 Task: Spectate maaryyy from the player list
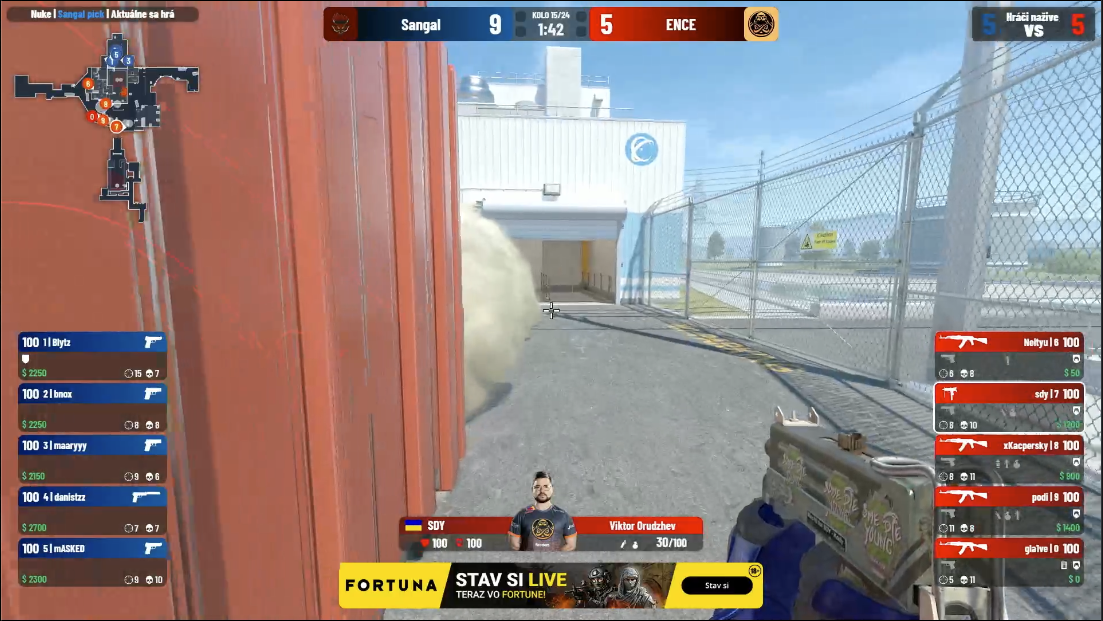pos(92,460)
